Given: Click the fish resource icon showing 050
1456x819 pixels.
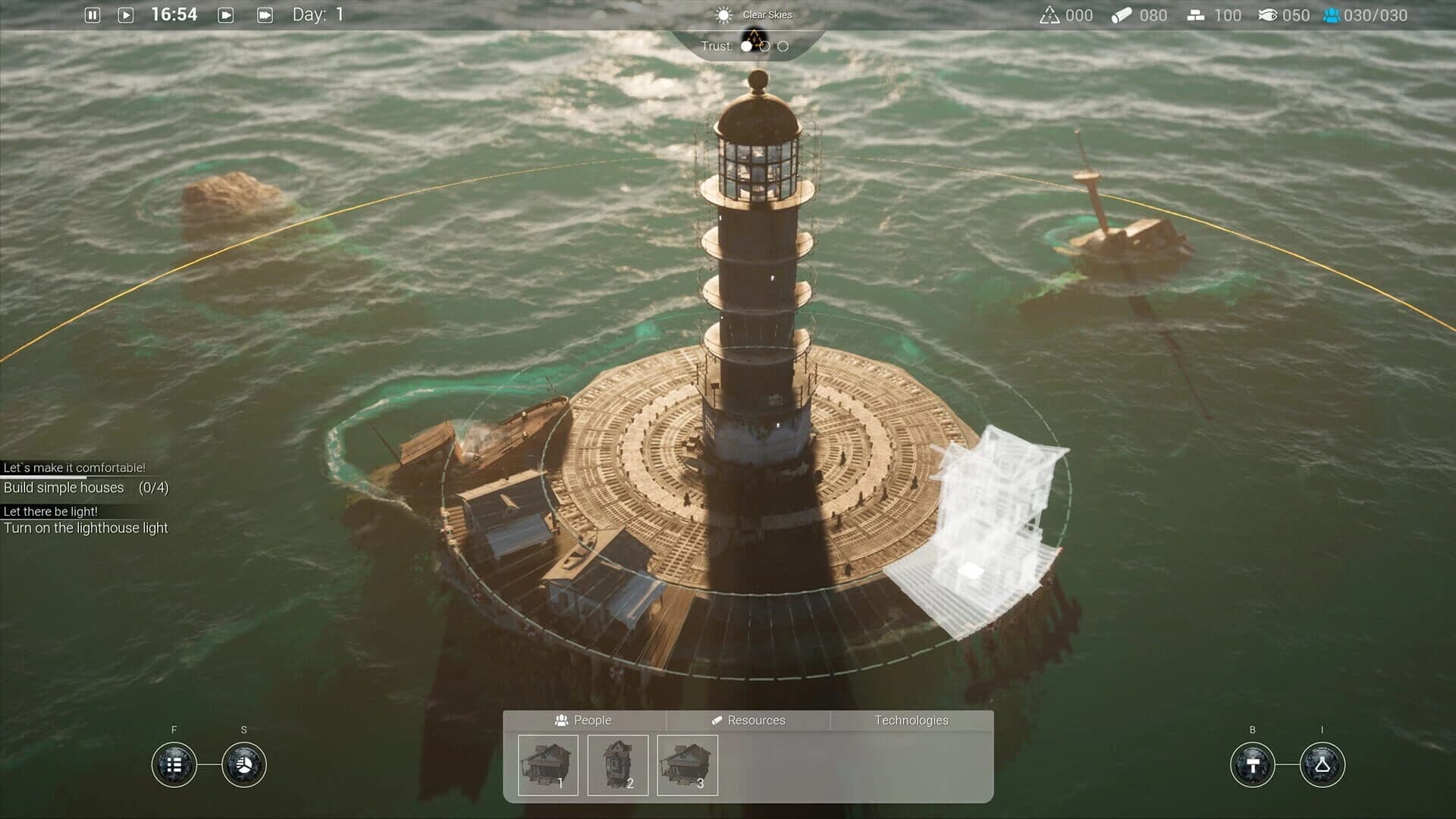Looking at the screenshot, I should 1269,14.
